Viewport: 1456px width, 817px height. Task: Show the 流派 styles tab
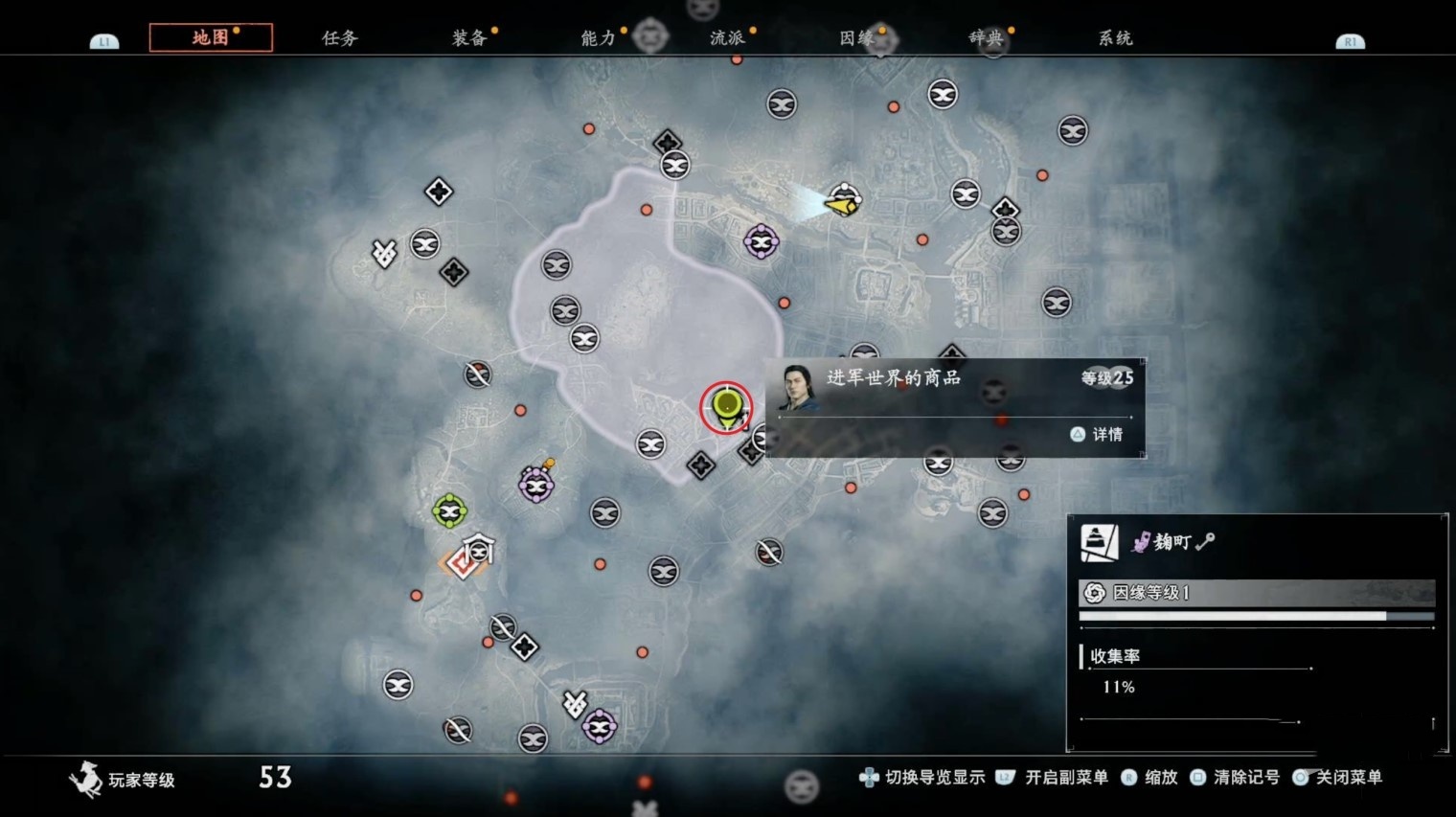pyautogui.click(x=727, y=38)
